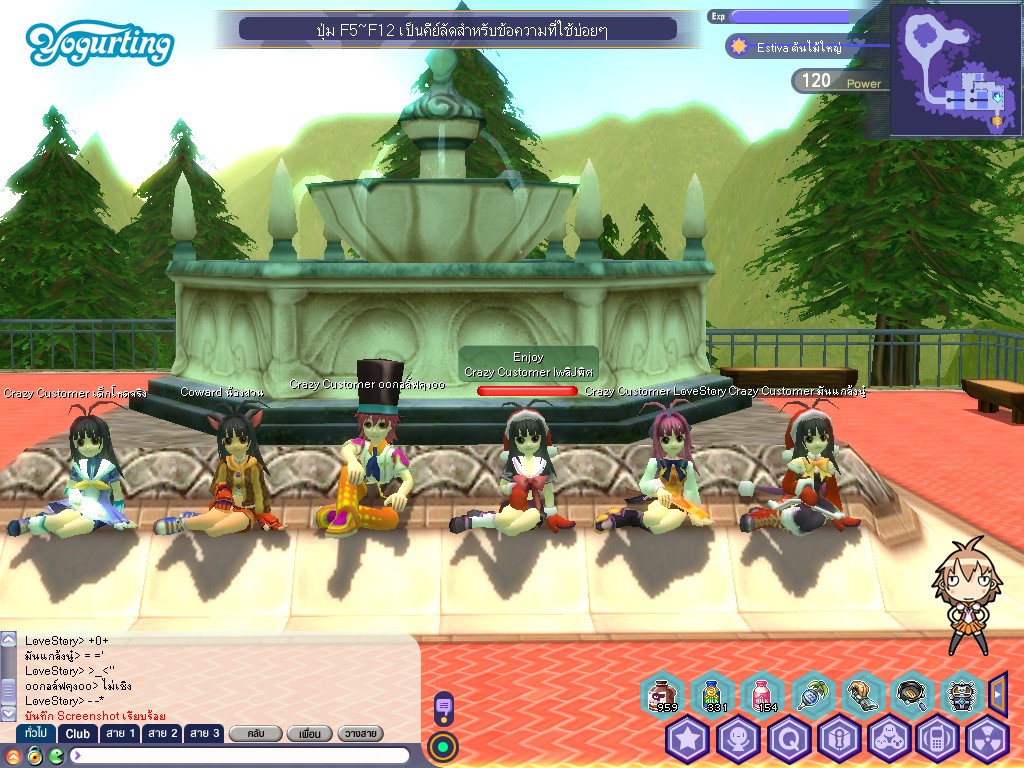Screen dimensions: 1024x768
Task: Switch to the ทั่วไป chat tab
Action: click(x=36, y=733)
